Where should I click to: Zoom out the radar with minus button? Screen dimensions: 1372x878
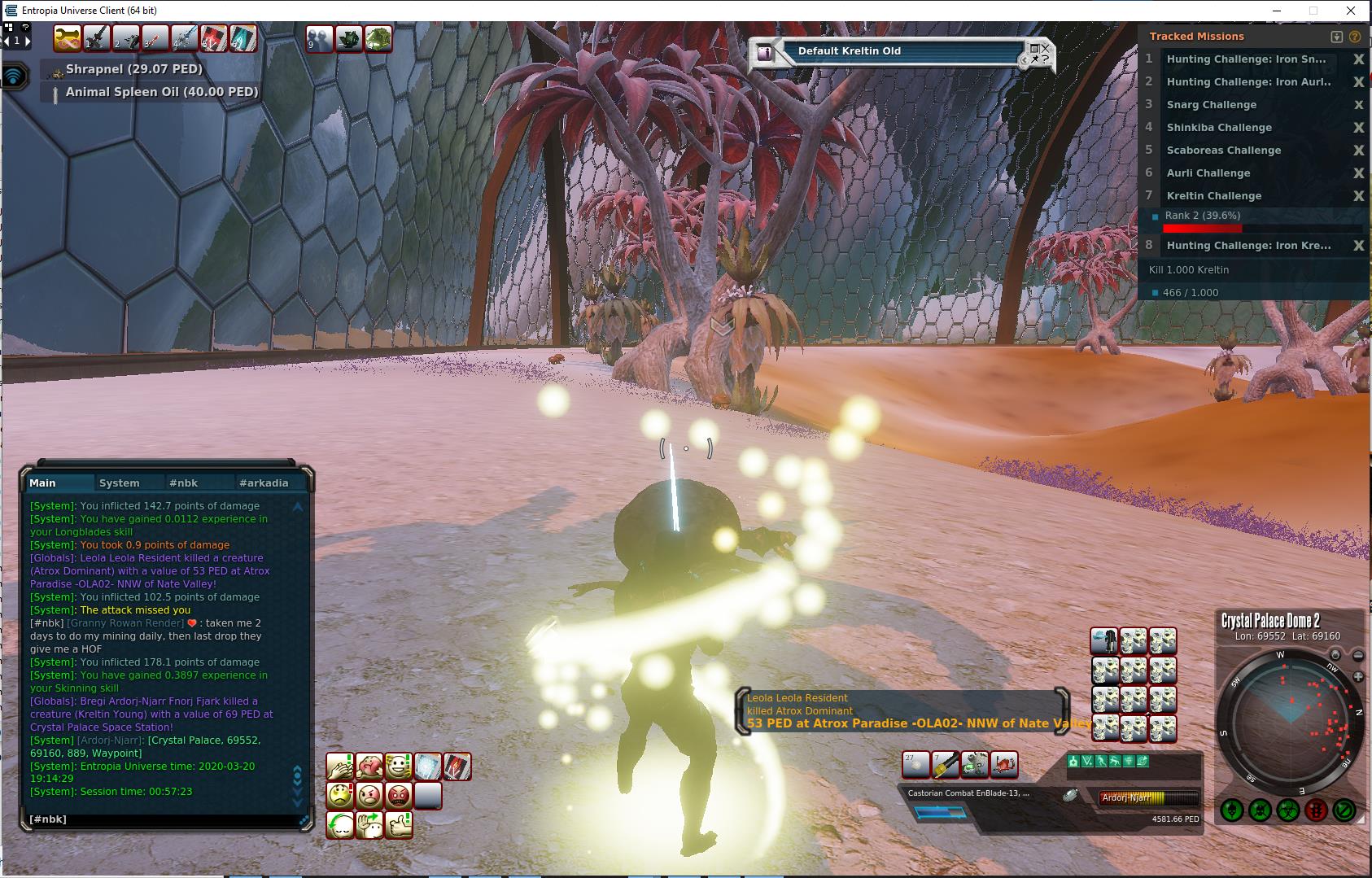[1358, 655]
